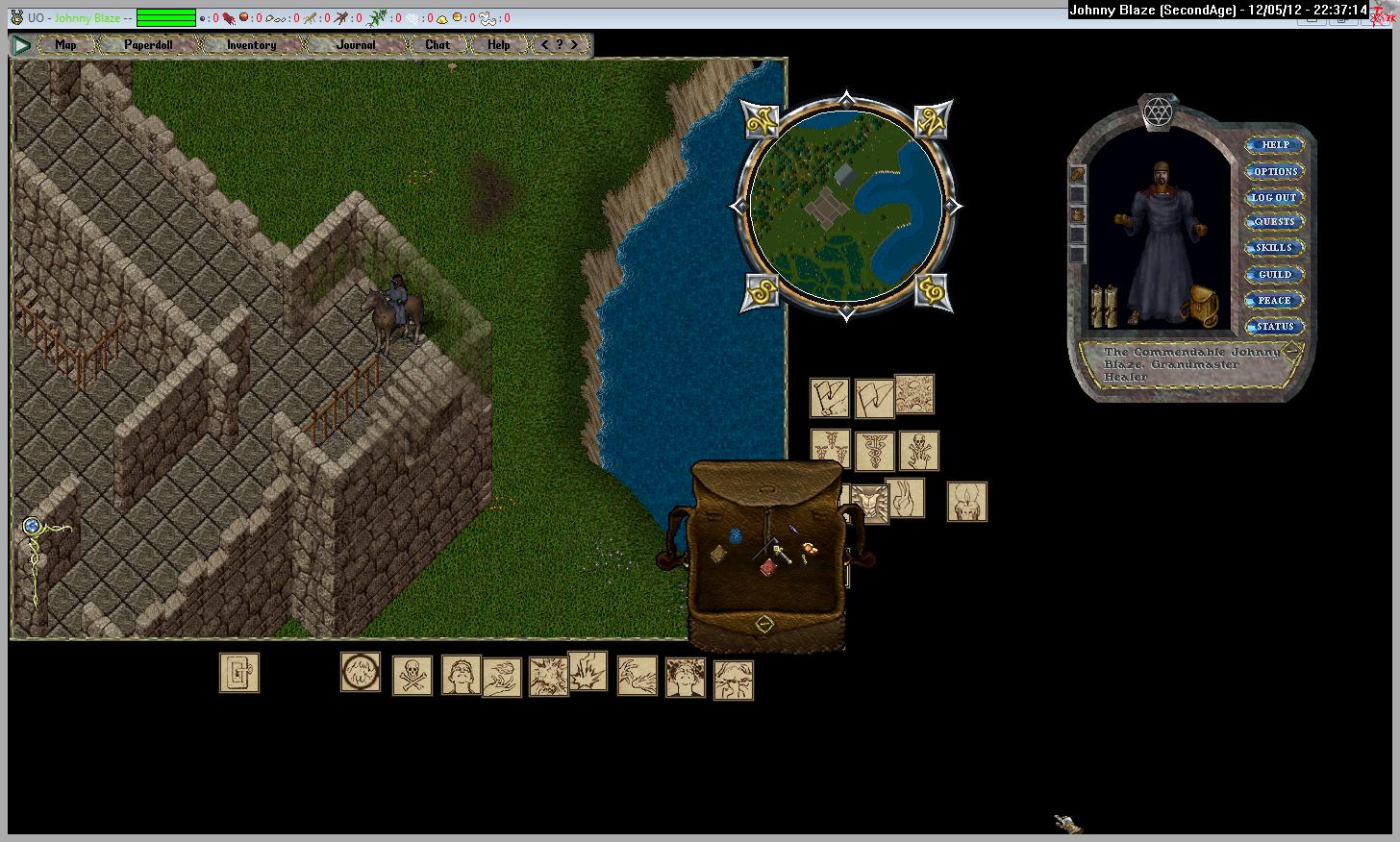
Task: Click the LOG OUT button
Action: click(1274, 197)
